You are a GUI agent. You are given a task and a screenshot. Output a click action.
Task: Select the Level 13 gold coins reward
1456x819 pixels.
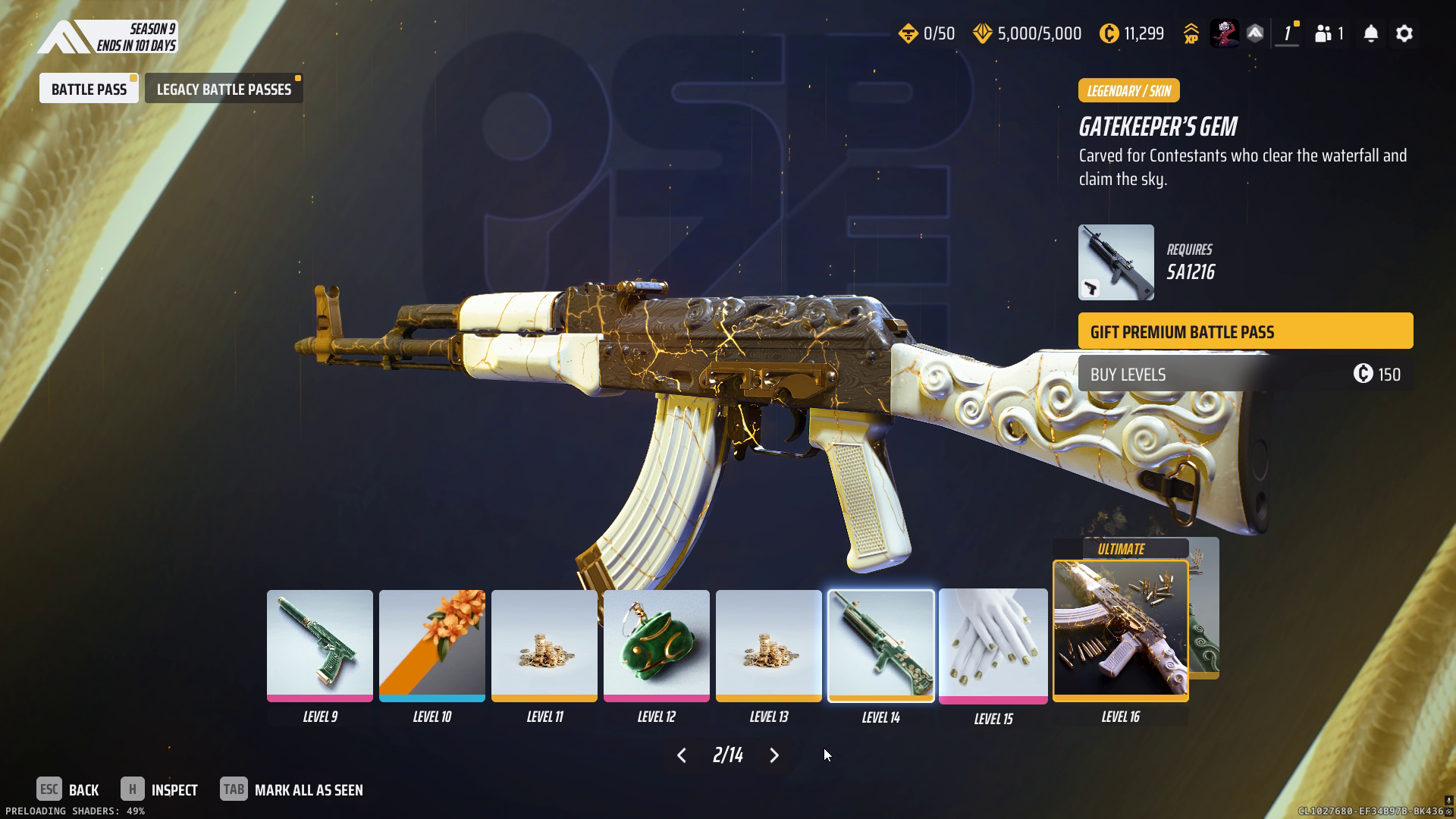pos(769,645)
